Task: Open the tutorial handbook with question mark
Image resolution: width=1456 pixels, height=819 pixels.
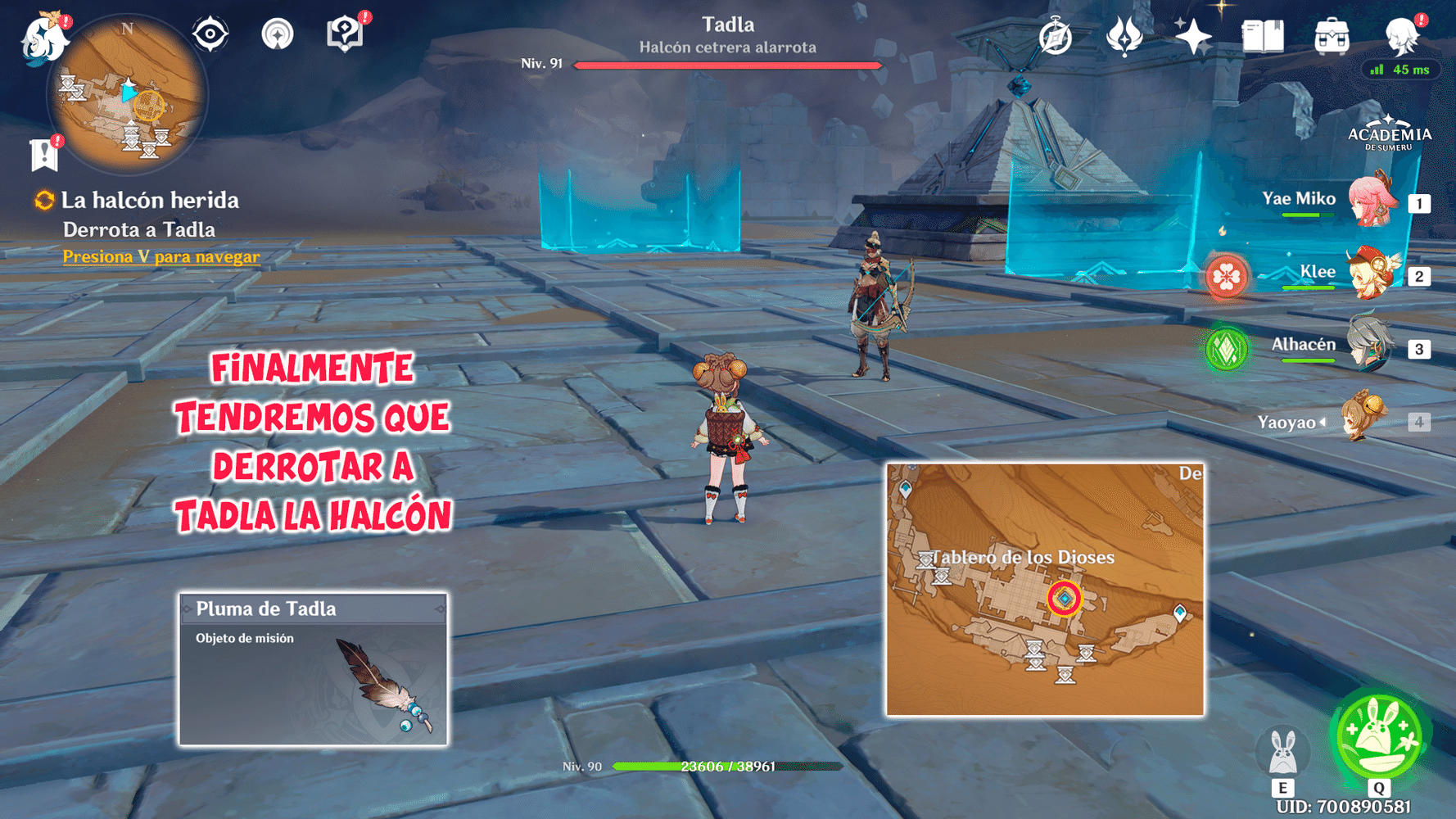Action: (346, 31)
